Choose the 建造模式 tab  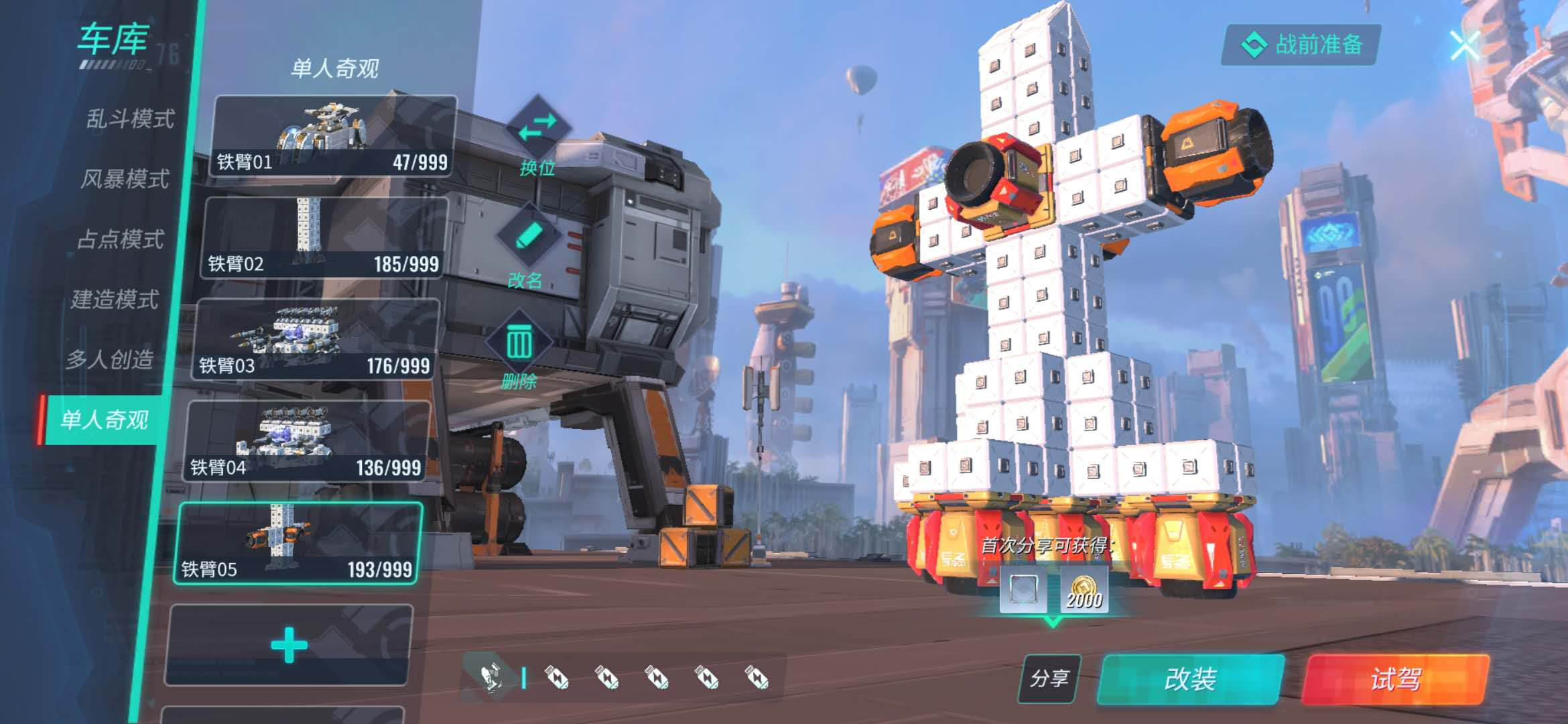(x=115, y=299)
